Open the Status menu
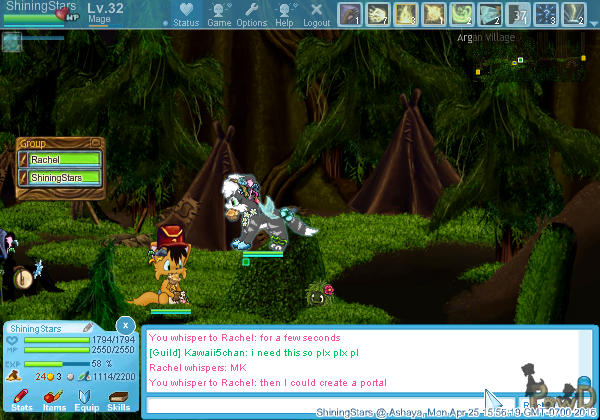This screenshot has height=420, width=600. click(x=185, y=14)
